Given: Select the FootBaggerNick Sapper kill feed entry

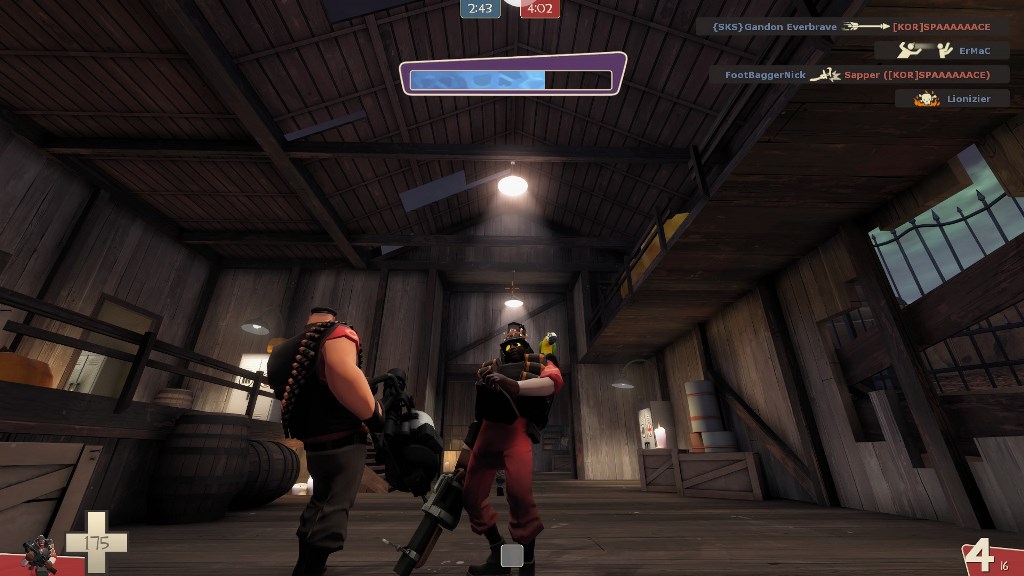Looking at the screenshot, I should click(859, 74).
